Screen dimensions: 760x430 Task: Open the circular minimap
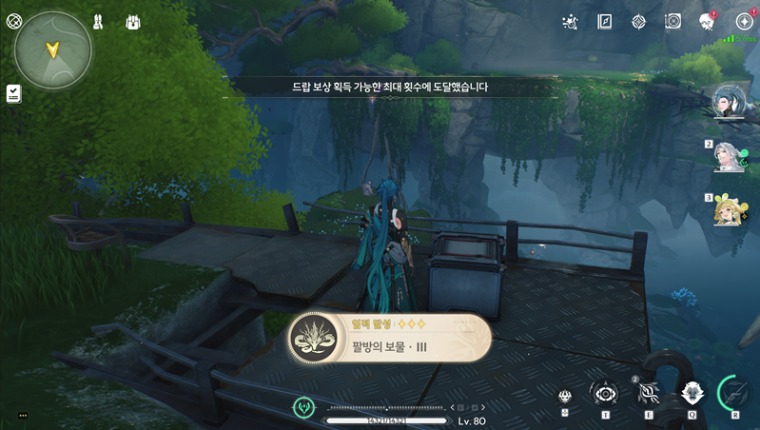54,51
